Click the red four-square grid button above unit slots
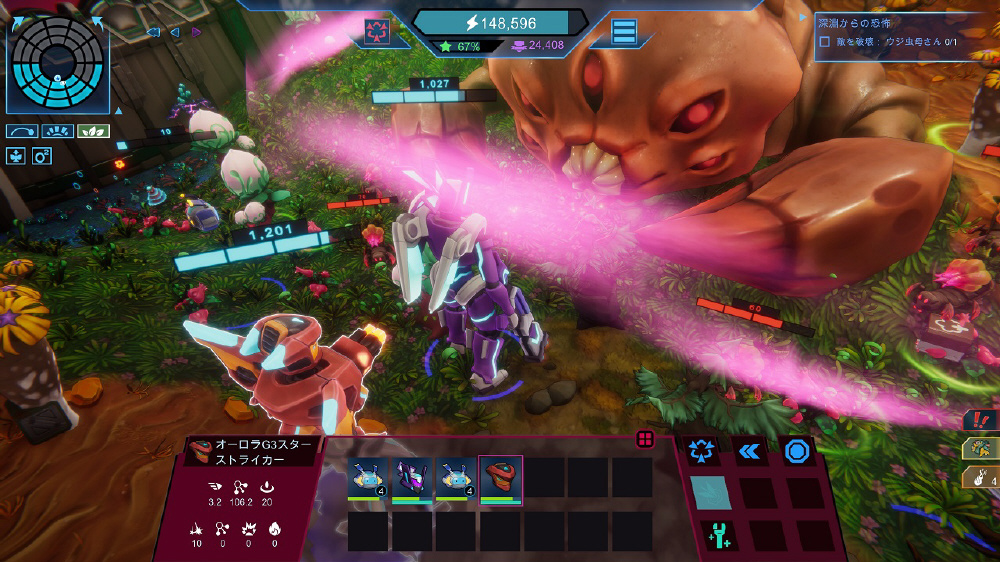1000x562 pixels. pyautogui.click(x=645, y=439)
